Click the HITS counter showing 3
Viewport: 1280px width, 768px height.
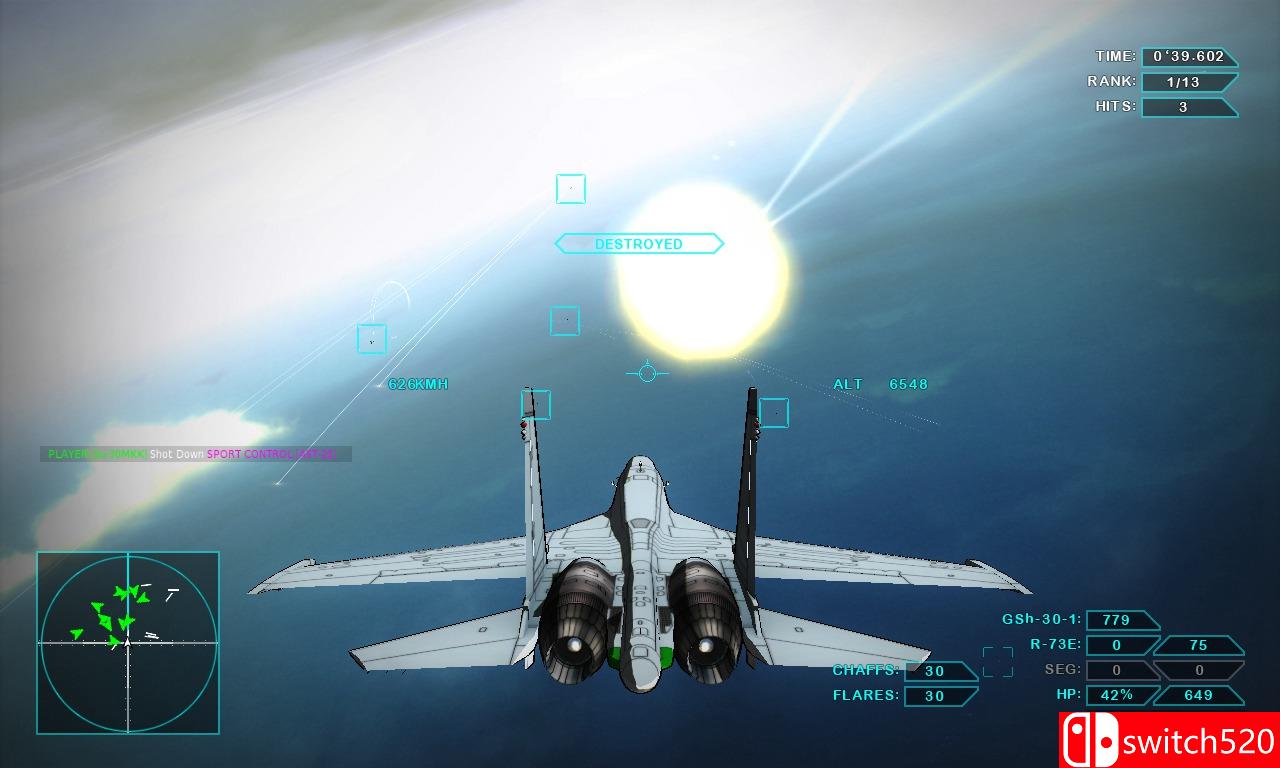click(x=1189, y=107)
